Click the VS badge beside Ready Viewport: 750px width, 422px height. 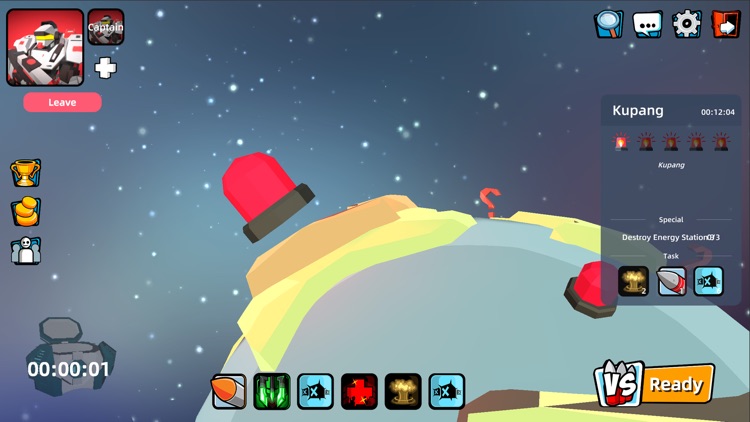tap(617, 384)
